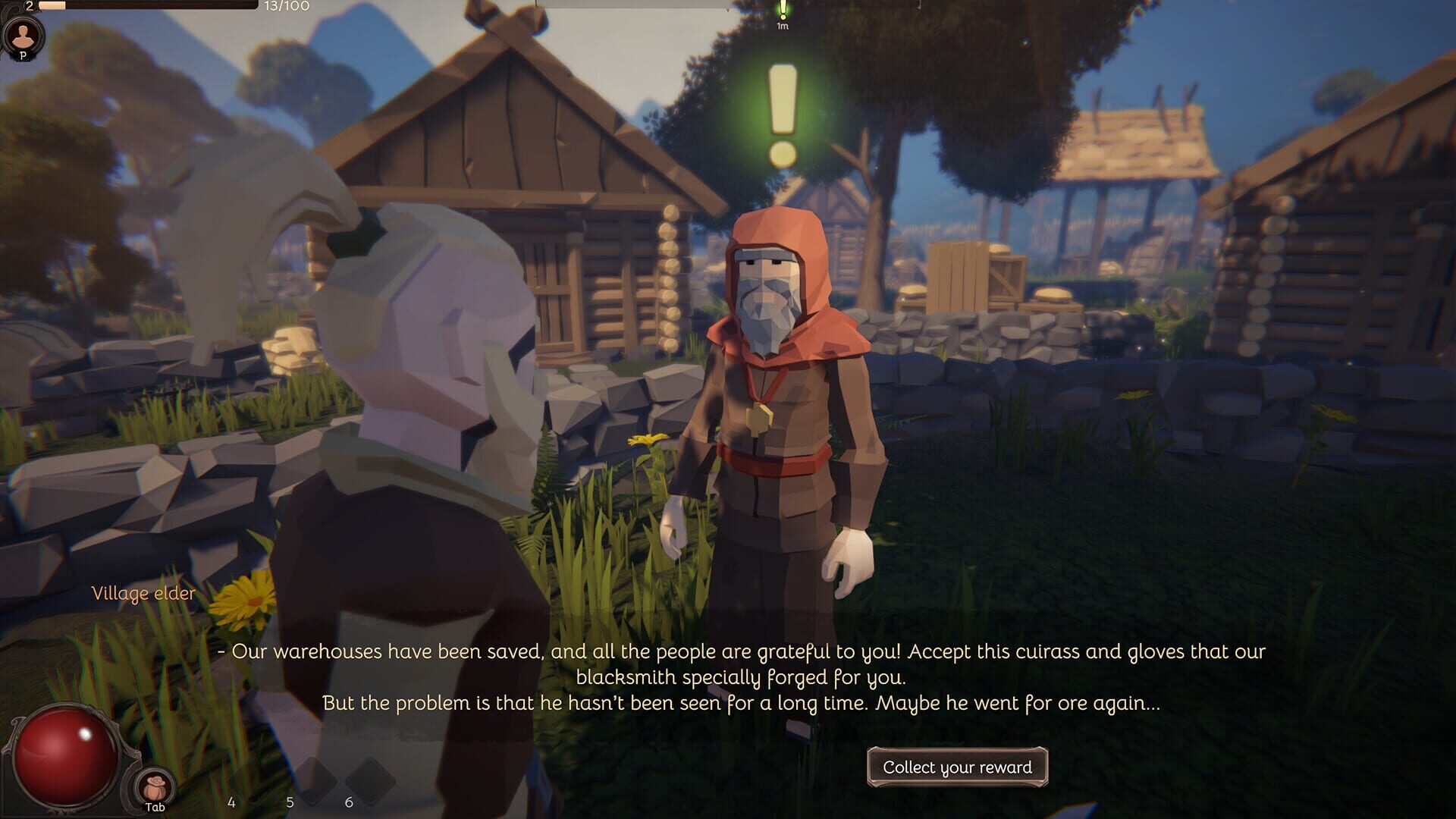Click the 1m distance quest indicator
The width and height of the screenshot is (1456, 819).
(x=781, y=26)
